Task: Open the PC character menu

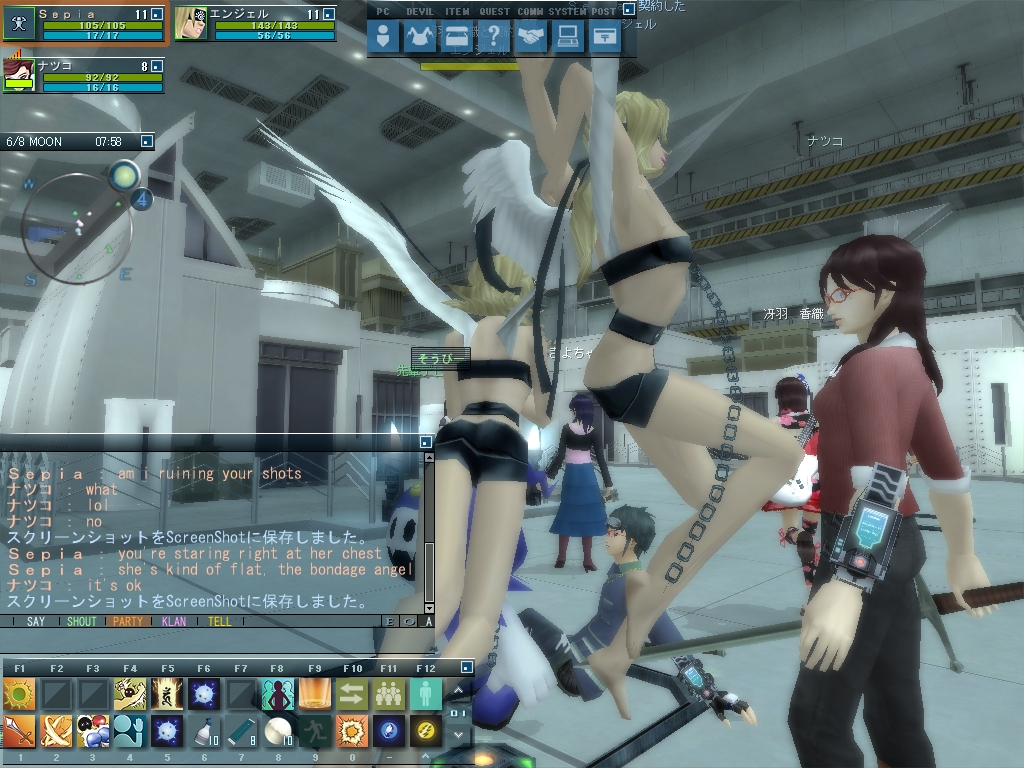Action: pyautogui.click(x=383, y=37)
